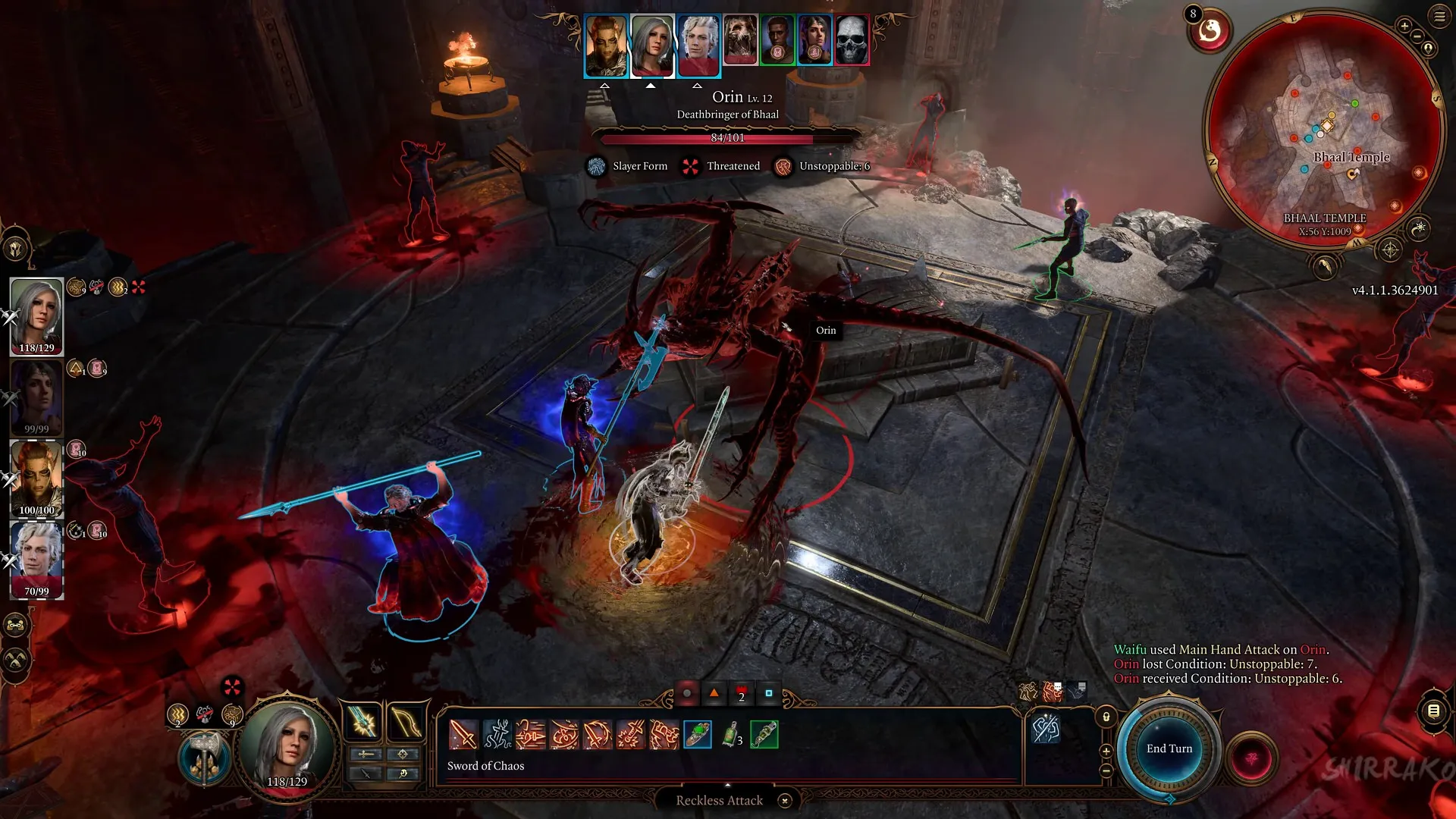This screenshot has height=819, width=1456.
Task: Check the Unstoppable: 6 condition icon
Action: (782, 166)
